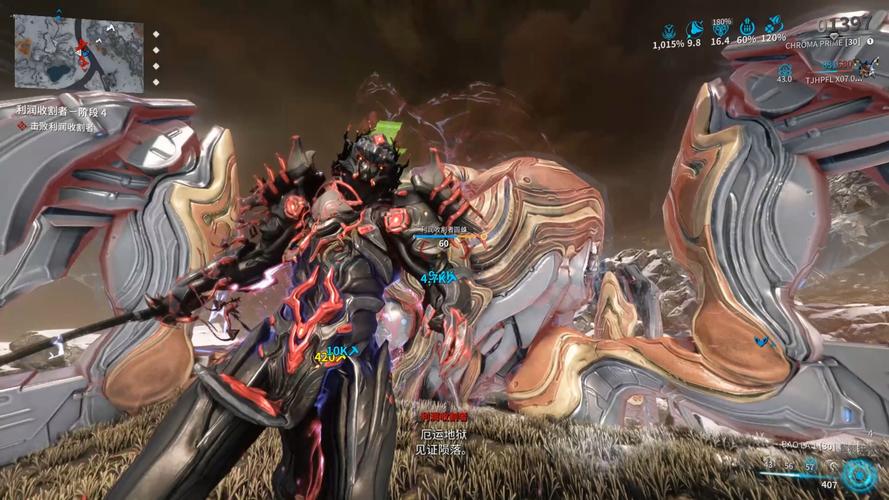Click the 43.0 timer buff icon
The width and height of the screenshot is (889, 500).
(x=785, y=69)
